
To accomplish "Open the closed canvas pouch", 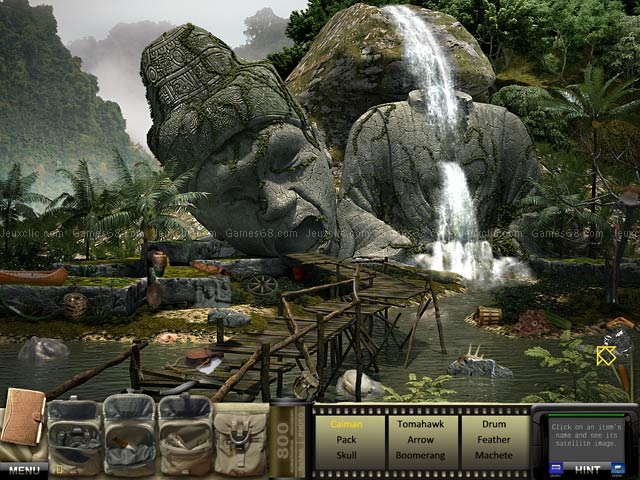I will (240, 438).
